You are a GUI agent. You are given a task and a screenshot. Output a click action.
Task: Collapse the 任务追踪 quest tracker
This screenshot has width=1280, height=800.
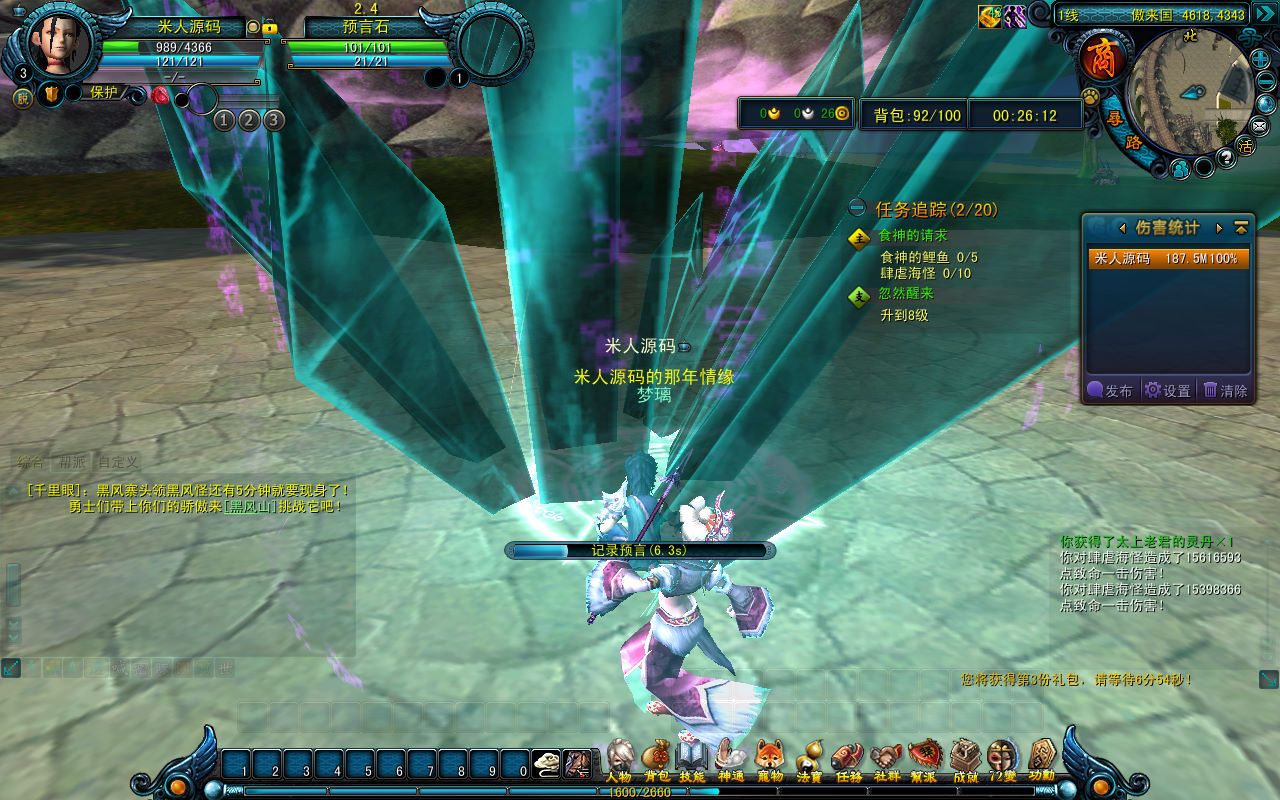857,209
